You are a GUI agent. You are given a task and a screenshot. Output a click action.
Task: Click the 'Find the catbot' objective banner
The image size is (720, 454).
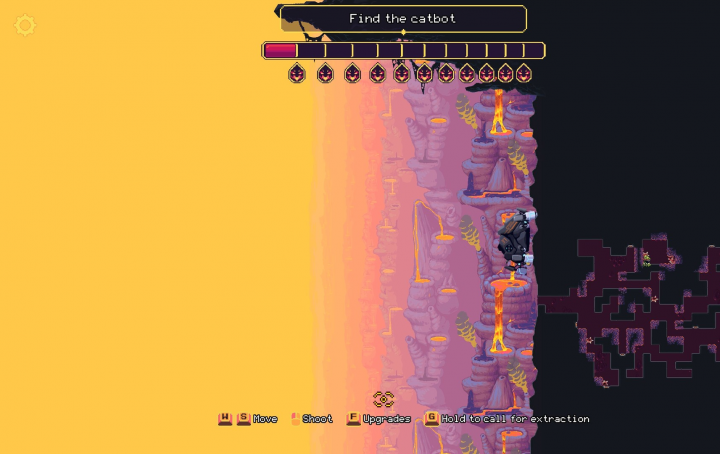(x=403, y=19)
